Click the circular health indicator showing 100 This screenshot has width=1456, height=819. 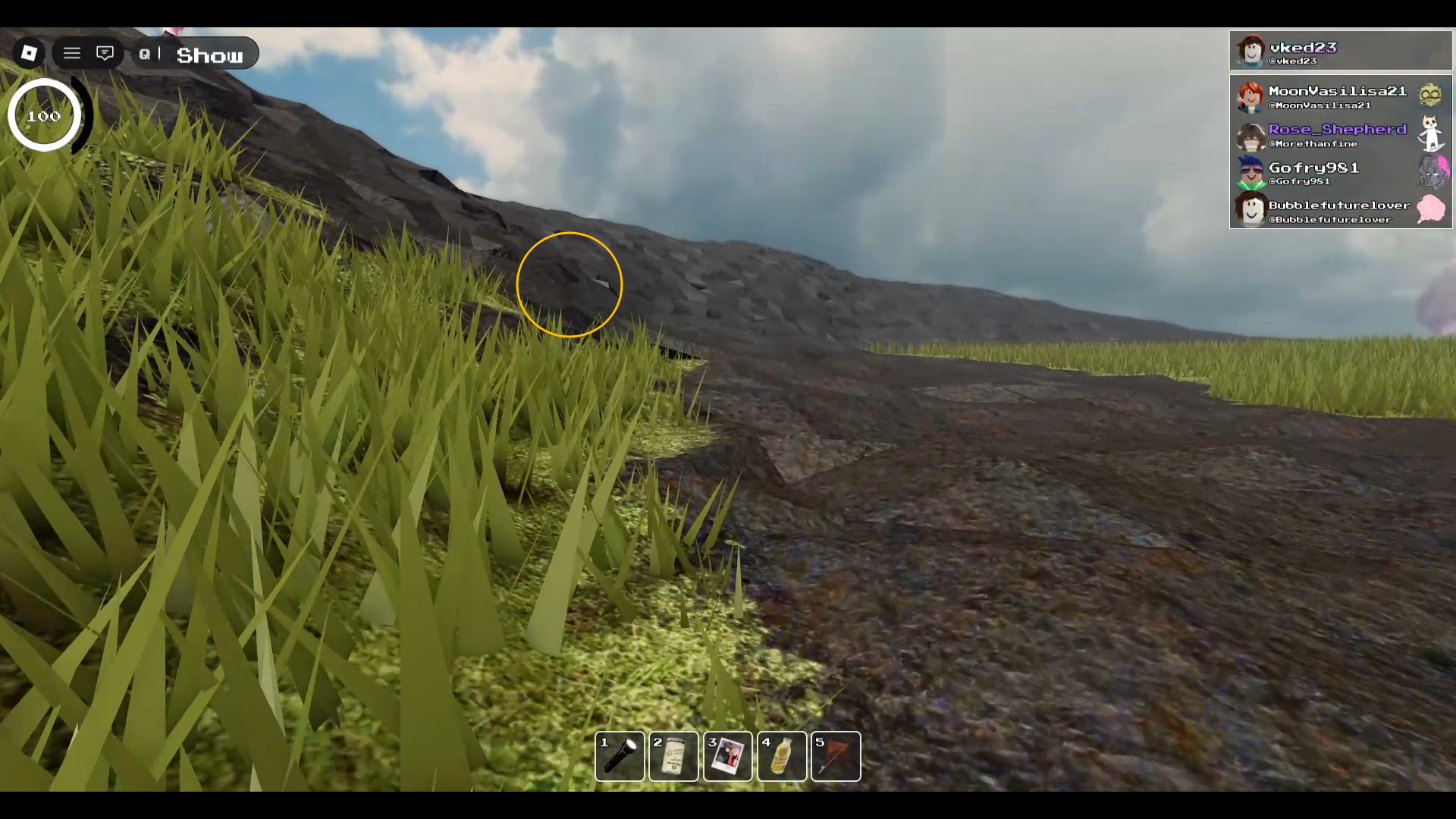[x=43, y=115]
